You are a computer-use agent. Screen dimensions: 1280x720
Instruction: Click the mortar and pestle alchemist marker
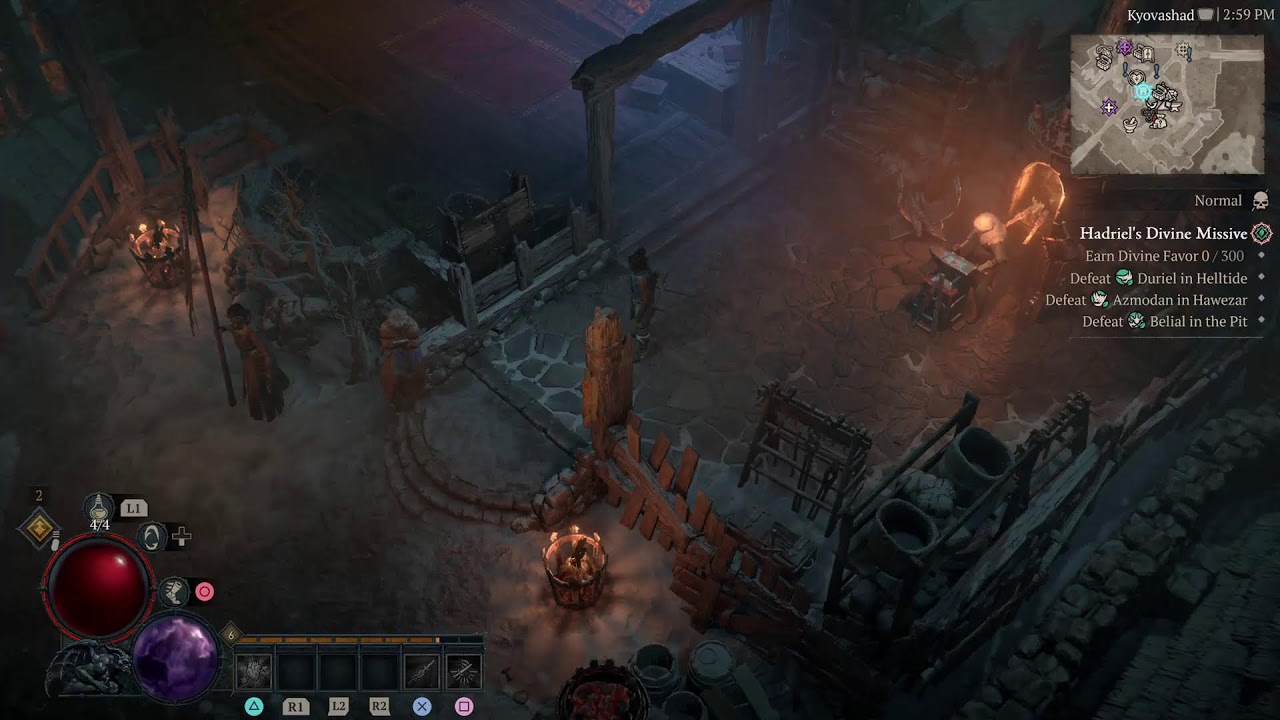pyautogui.click(x=1129, y=124)
